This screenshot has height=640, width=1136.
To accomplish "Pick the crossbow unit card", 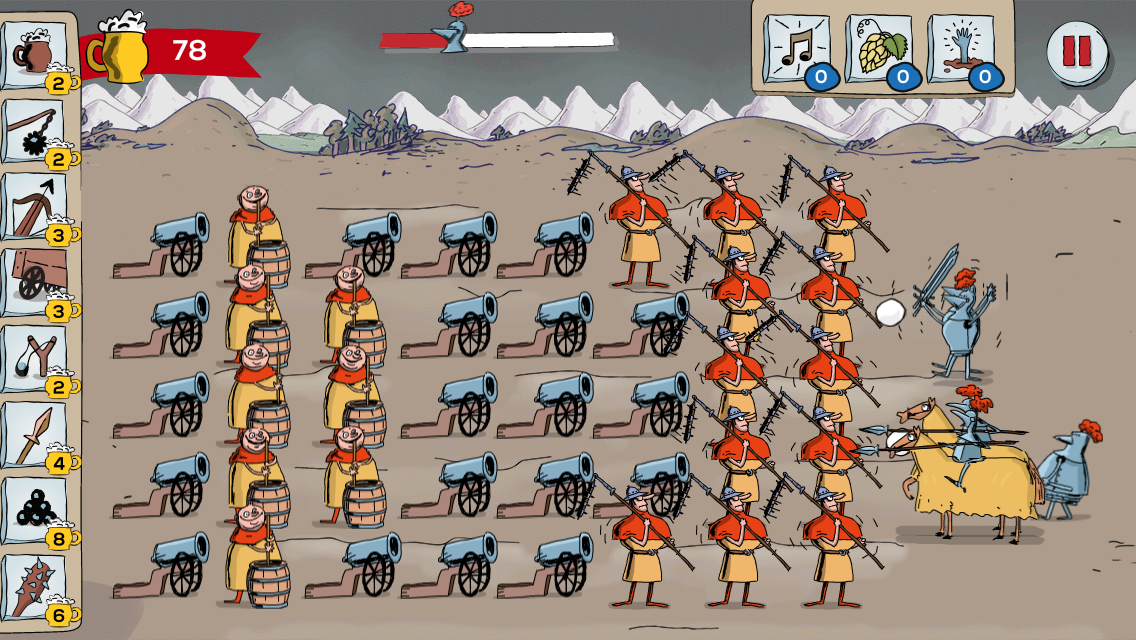I will (x=36, y=206).
